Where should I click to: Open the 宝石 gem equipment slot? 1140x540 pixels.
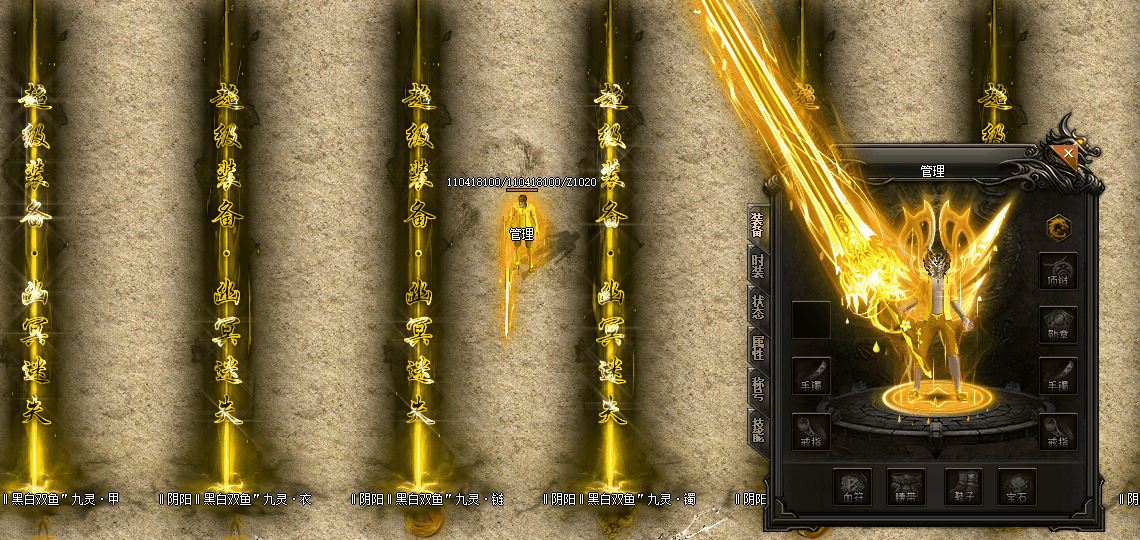(x=1017, y=486)
